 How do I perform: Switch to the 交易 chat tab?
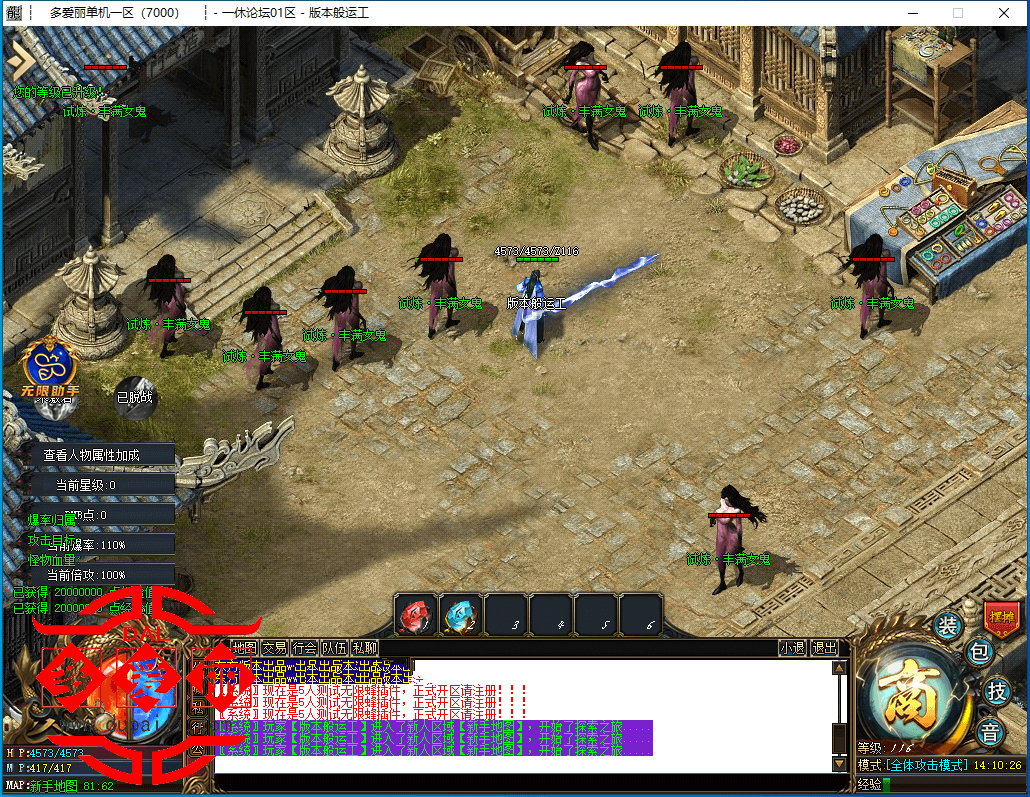pyautogui.click(x=274, y=648)
